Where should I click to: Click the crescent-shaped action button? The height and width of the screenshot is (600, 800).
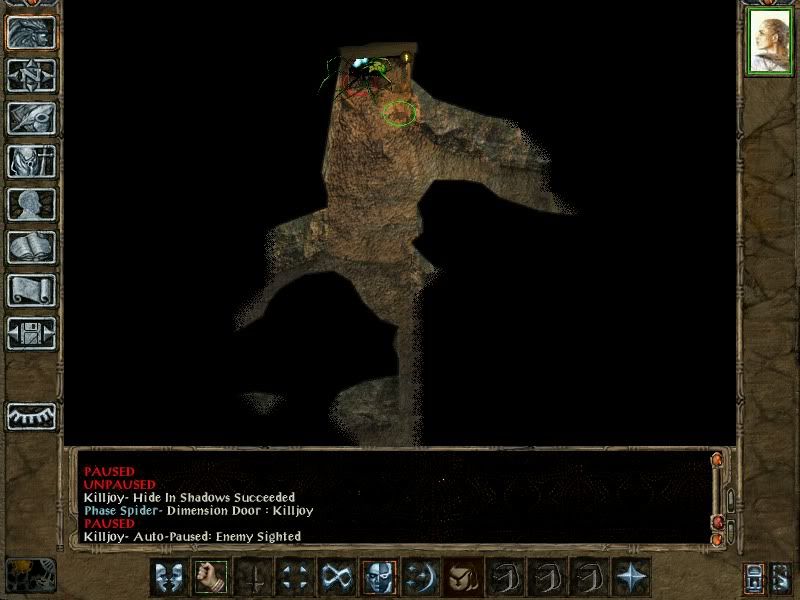coord(421,577)
